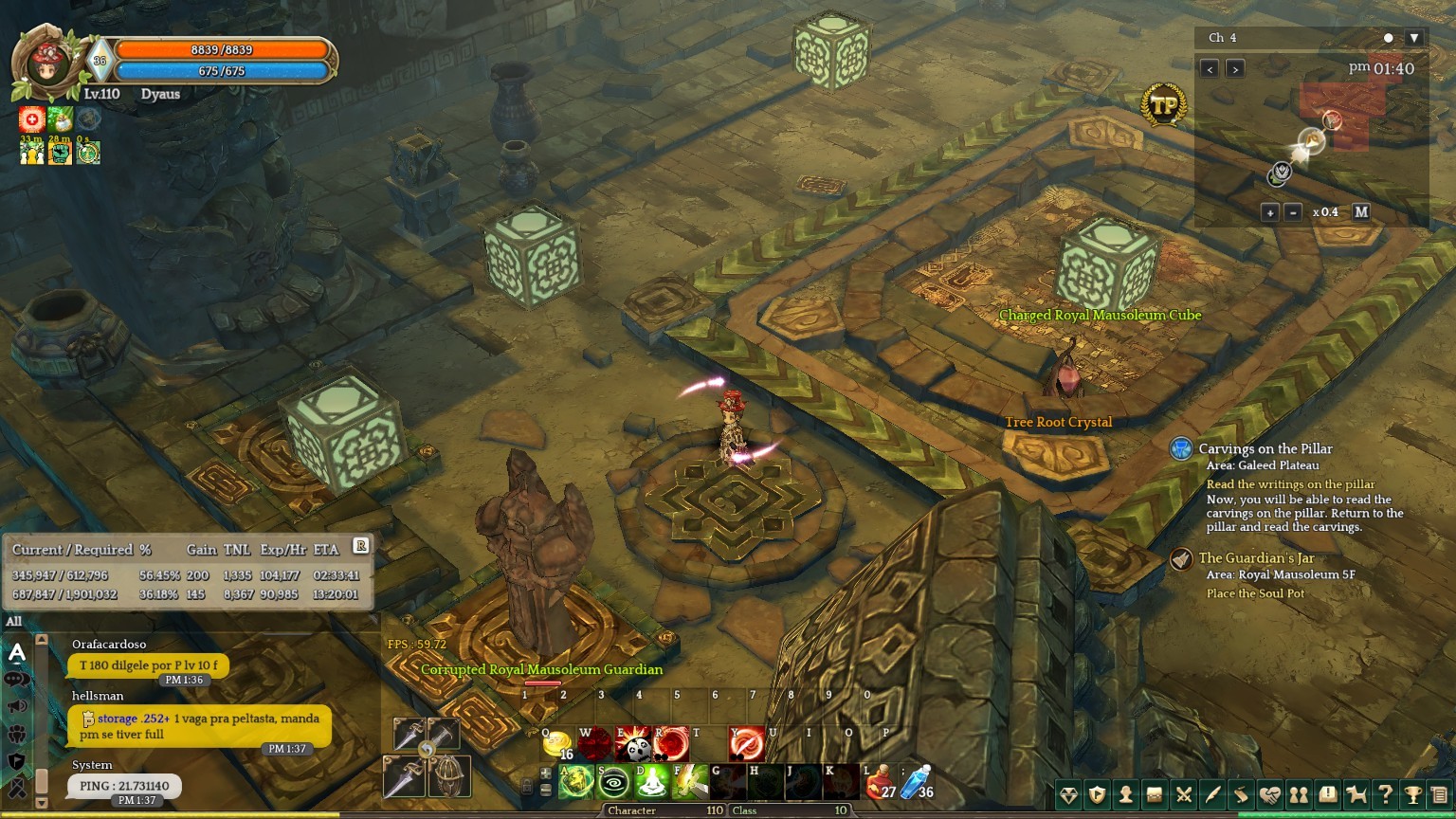
Task: Open the help question mark menu
Action: click(x=1385, y=794)
